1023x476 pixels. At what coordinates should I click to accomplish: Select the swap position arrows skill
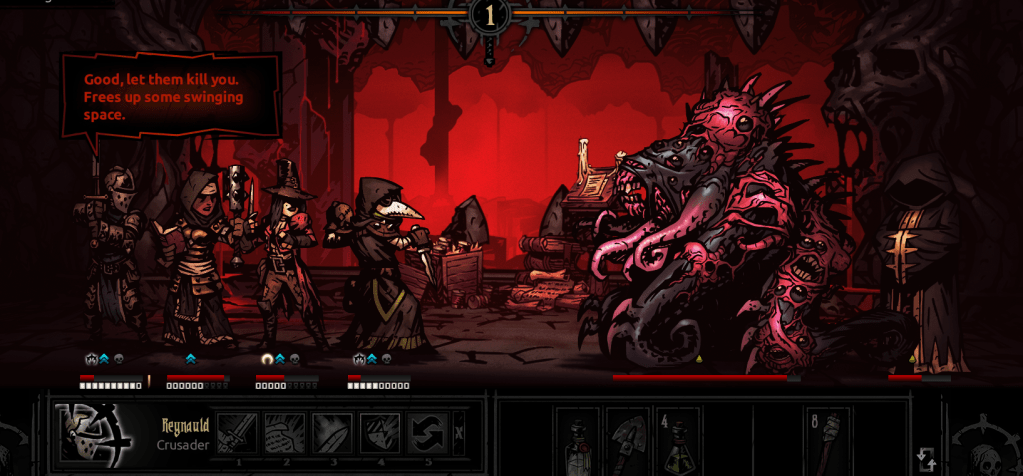tap(428, 433)
